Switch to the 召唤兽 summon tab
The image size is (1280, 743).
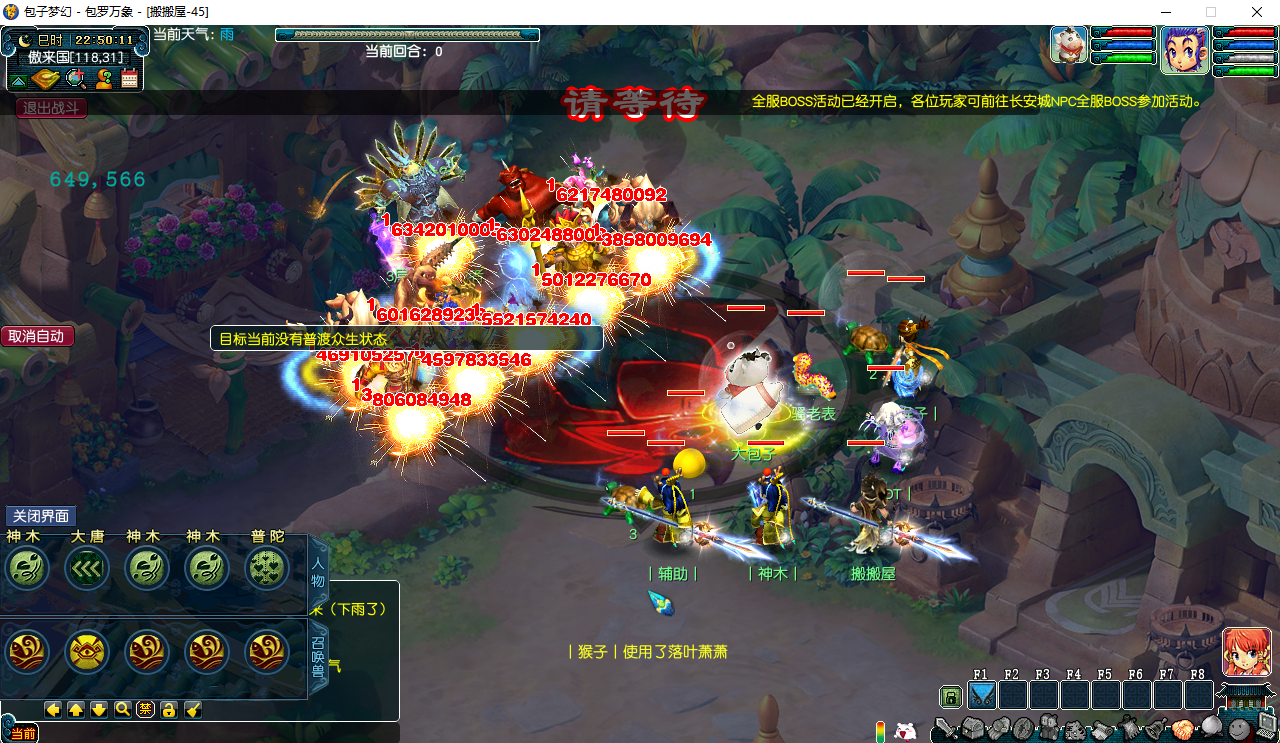[x=318, y=655]
